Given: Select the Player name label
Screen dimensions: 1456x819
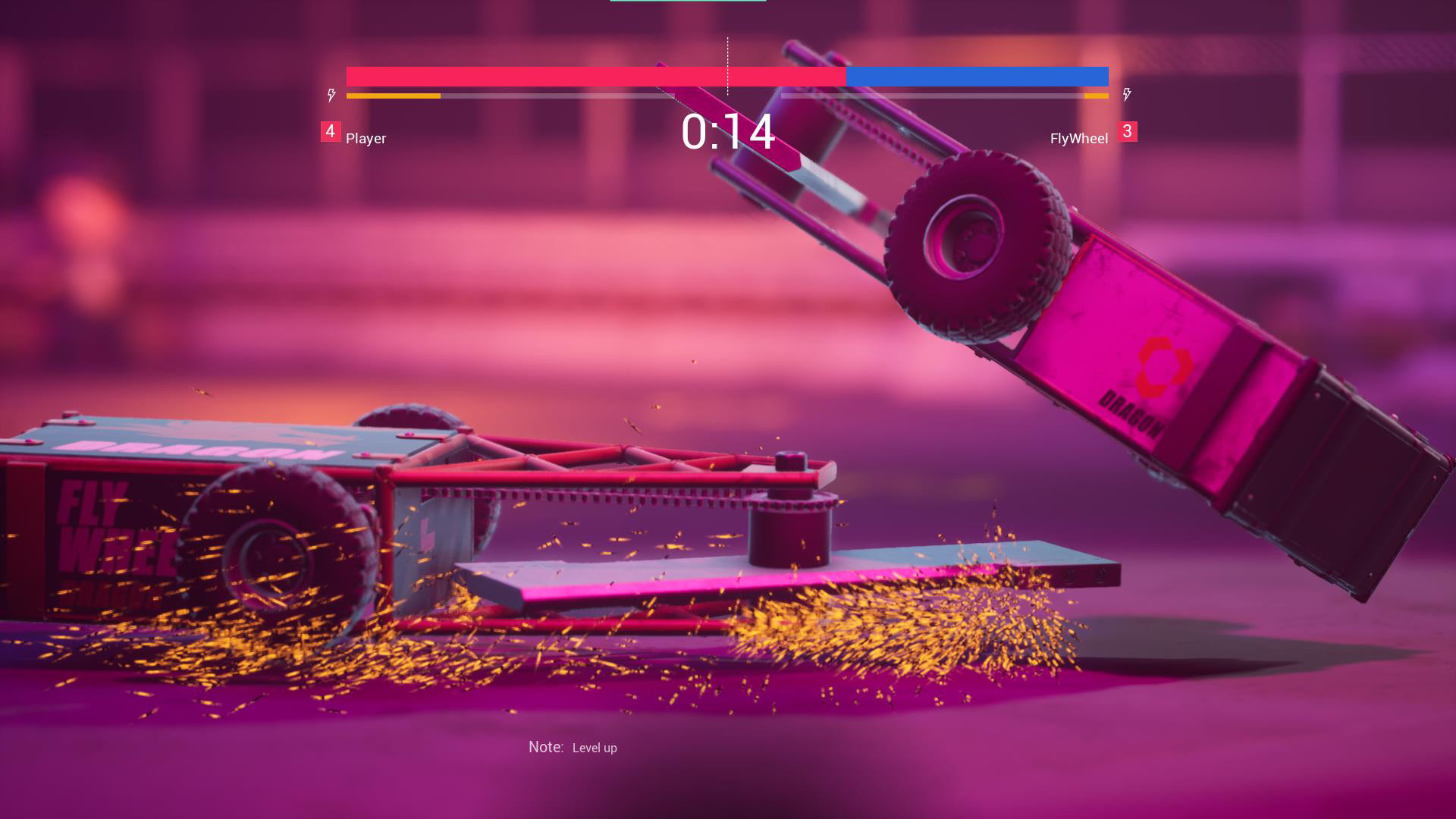Looking at the screenshot, I should click(365, 139).
